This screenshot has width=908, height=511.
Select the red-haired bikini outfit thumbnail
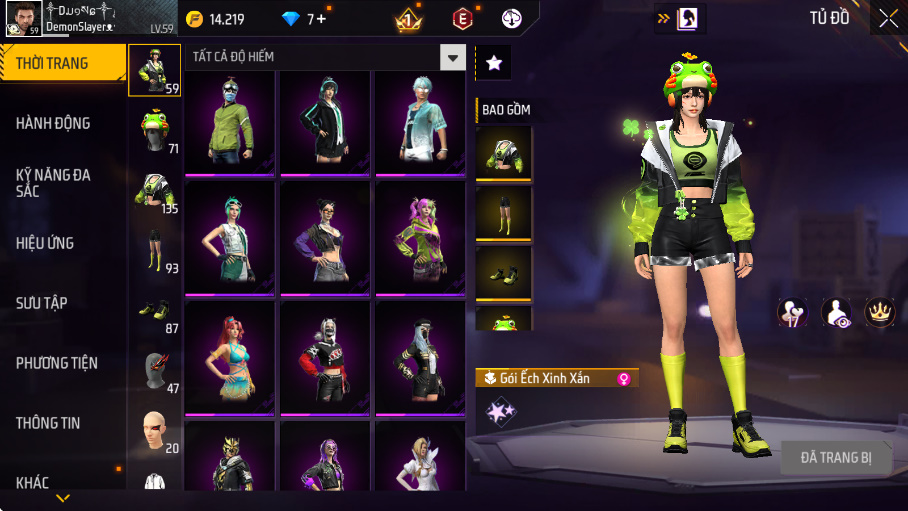pos(229,356)
